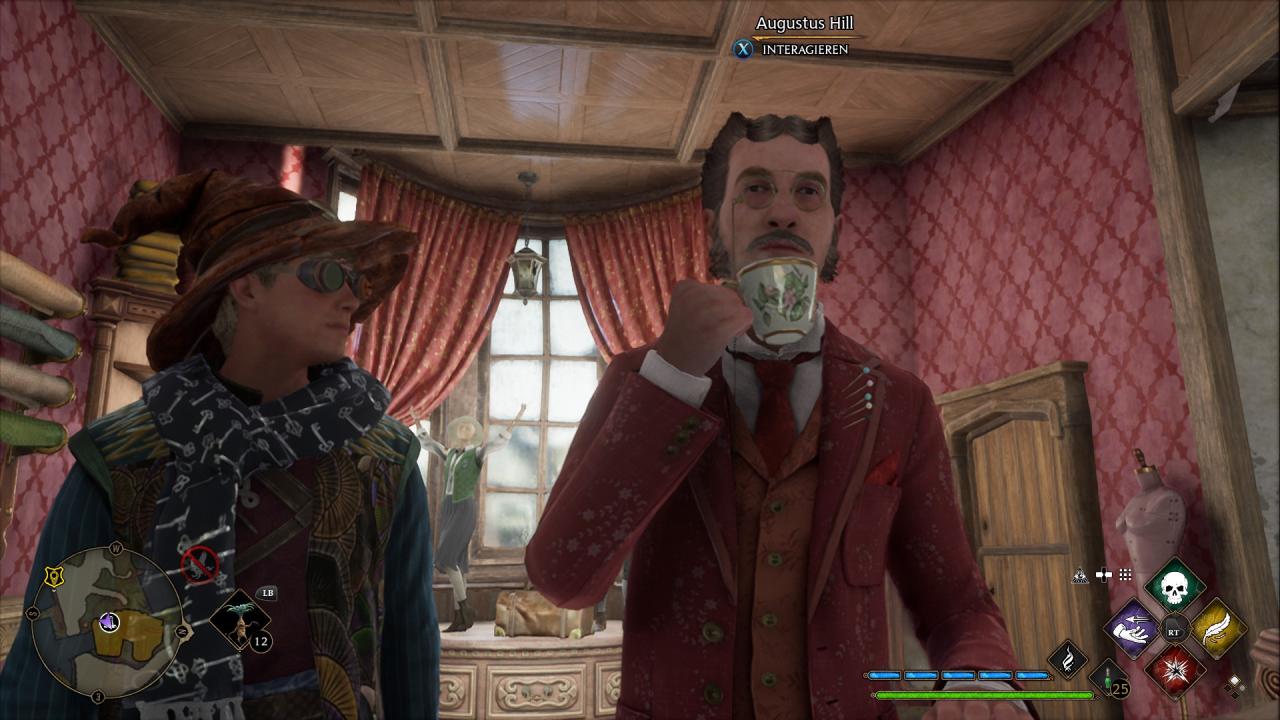This screenshot has height=720, width=1280.
Task: Use the mandrake tool slot
Action: (240, 621)
